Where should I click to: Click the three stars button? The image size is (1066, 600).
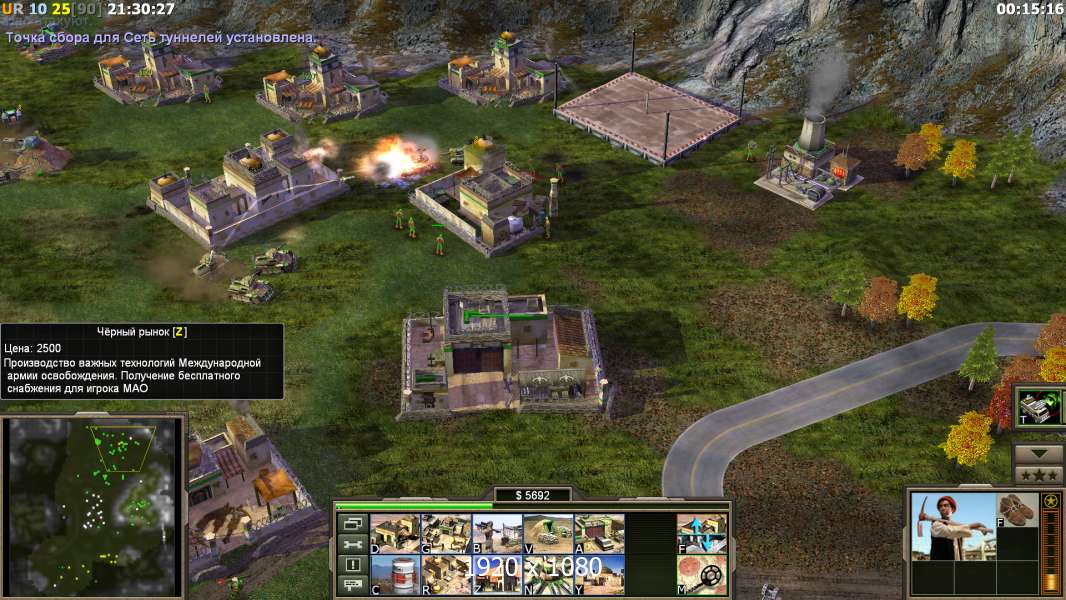1039,475
